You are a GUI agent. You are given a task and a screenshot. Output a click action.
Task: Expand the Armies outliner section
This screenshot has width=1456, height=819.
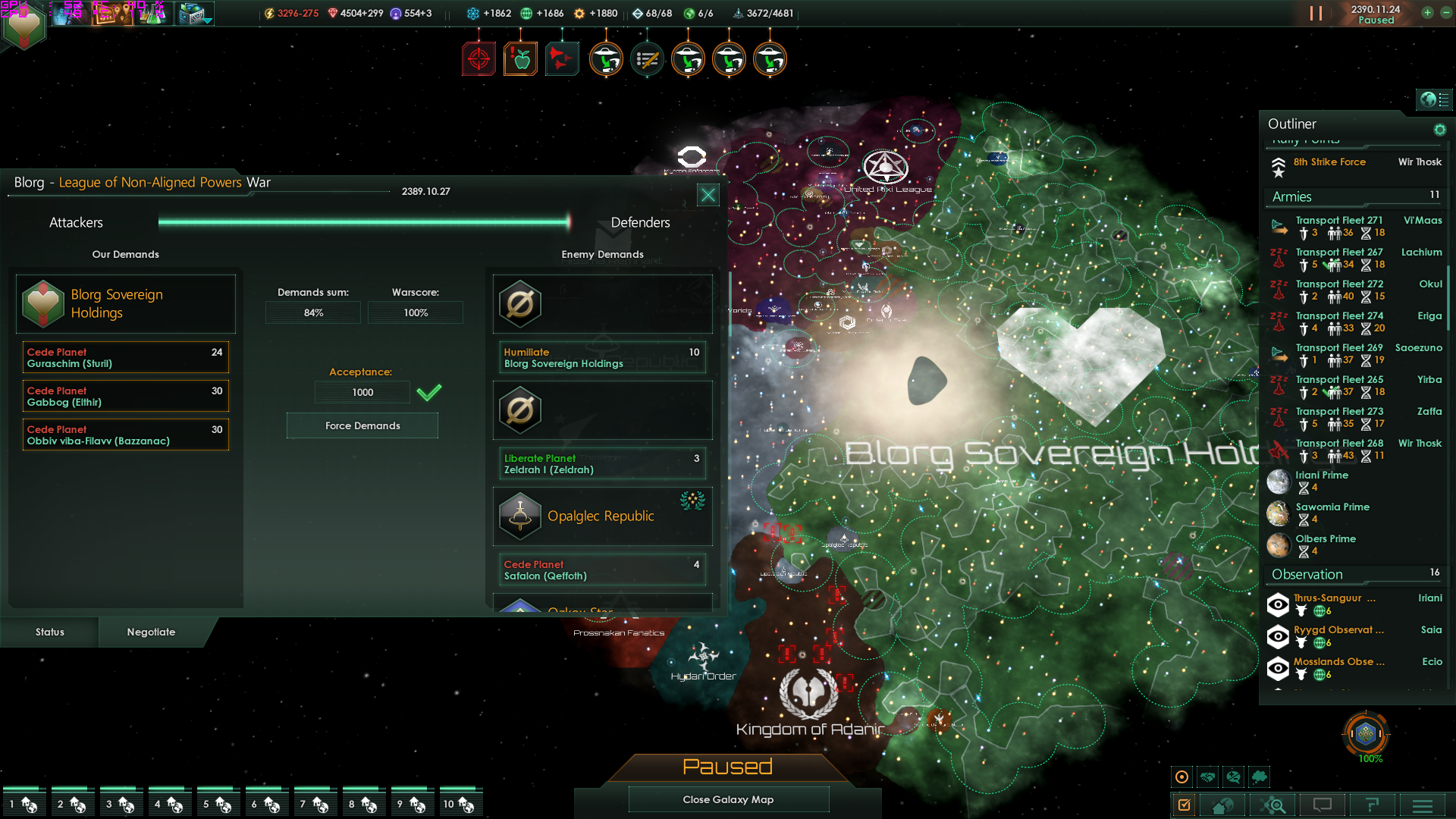click(1292, 197)
